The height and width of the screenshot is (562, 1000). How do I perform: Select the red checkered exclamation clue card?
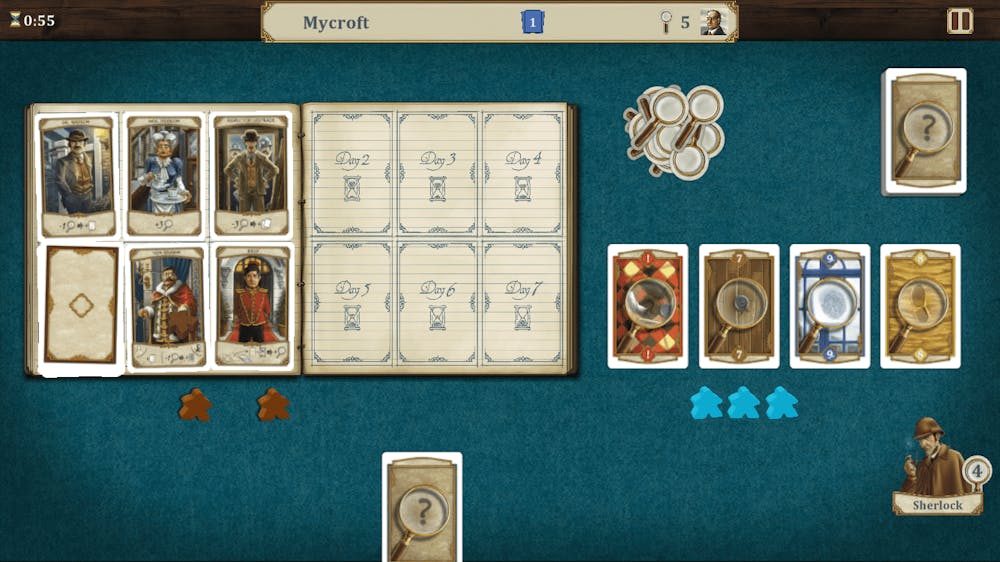point(648,306)
